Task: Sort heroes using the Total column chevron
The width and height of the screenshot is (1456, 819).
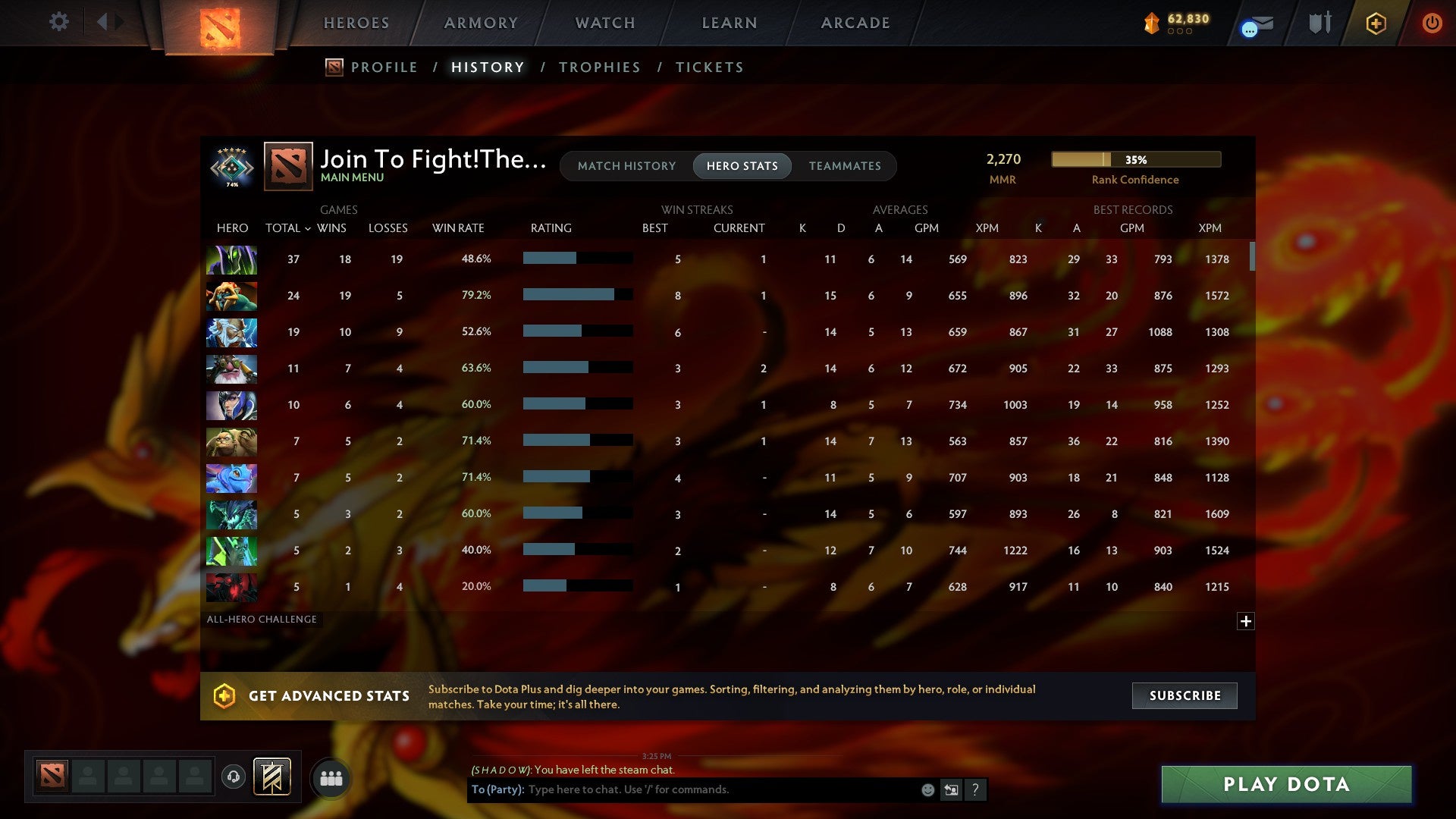Action: pos(306,227)
